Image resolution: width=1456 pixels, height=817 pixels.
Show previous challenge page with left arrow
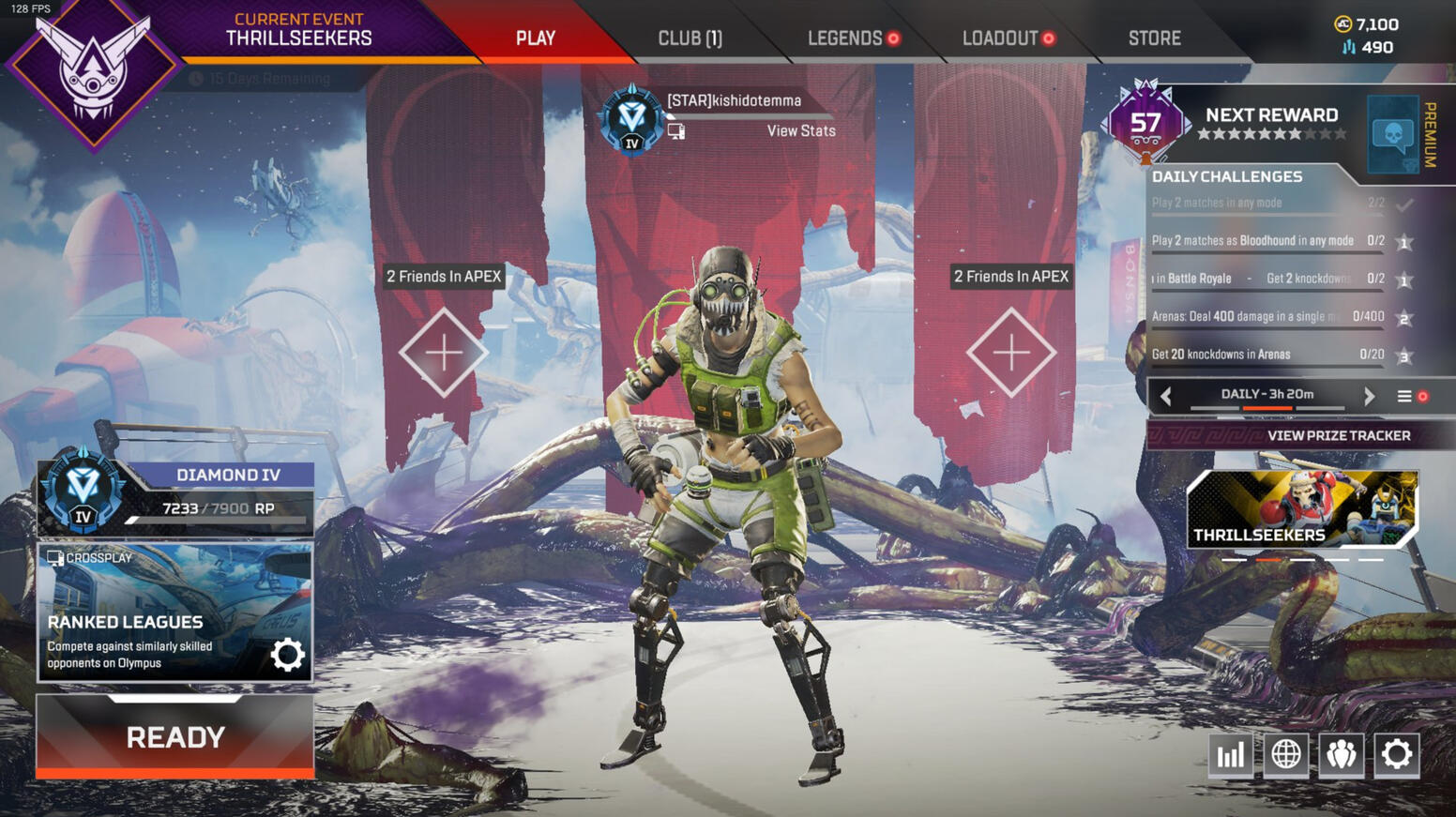click(1166, 396)
